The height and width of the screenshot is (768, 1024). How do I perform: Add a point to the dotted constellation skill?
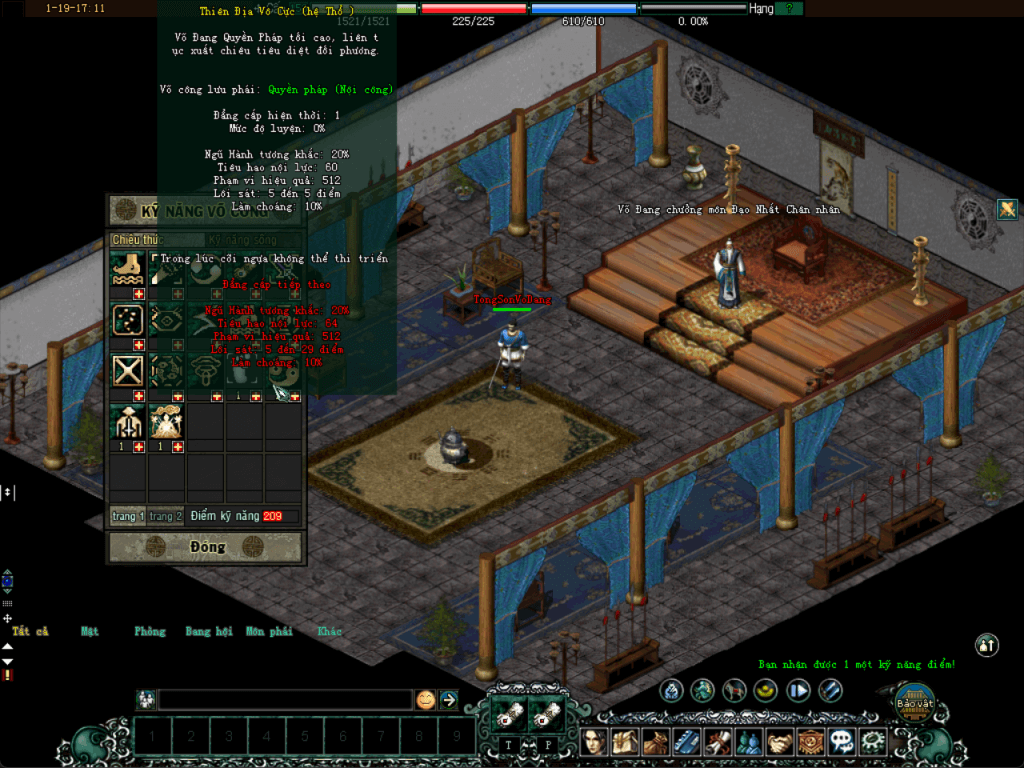point(139,345)
